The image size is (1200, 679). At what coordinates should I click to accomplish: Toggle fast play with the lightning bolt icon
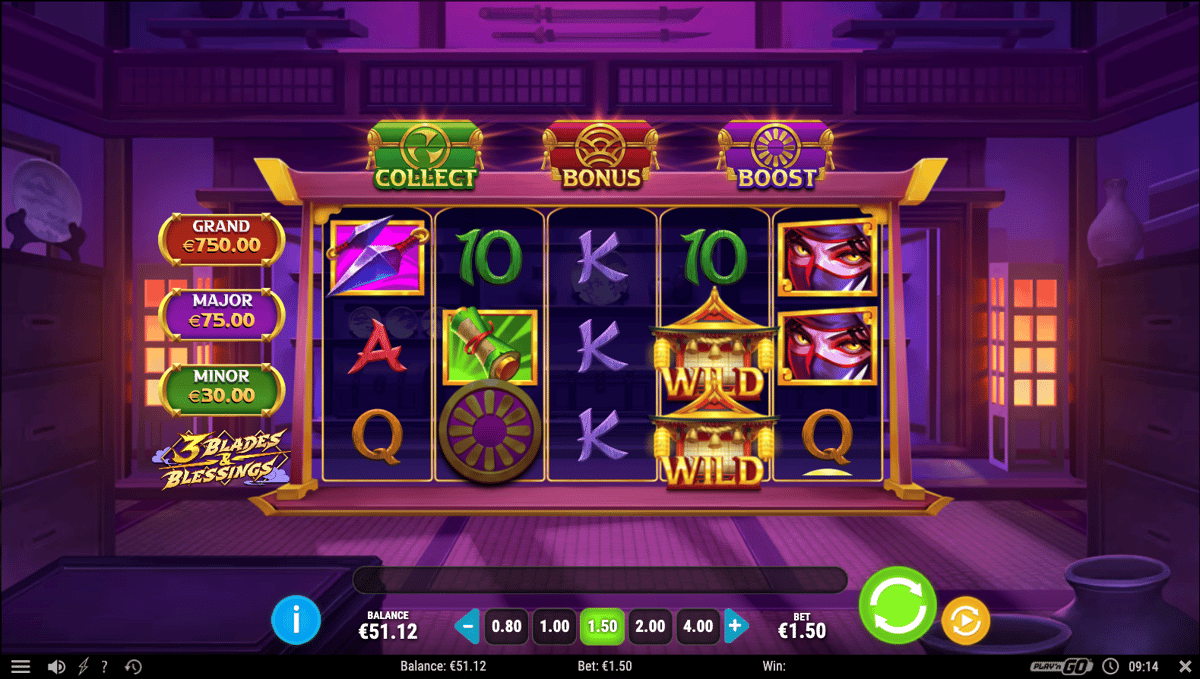(x=83, y=667)
